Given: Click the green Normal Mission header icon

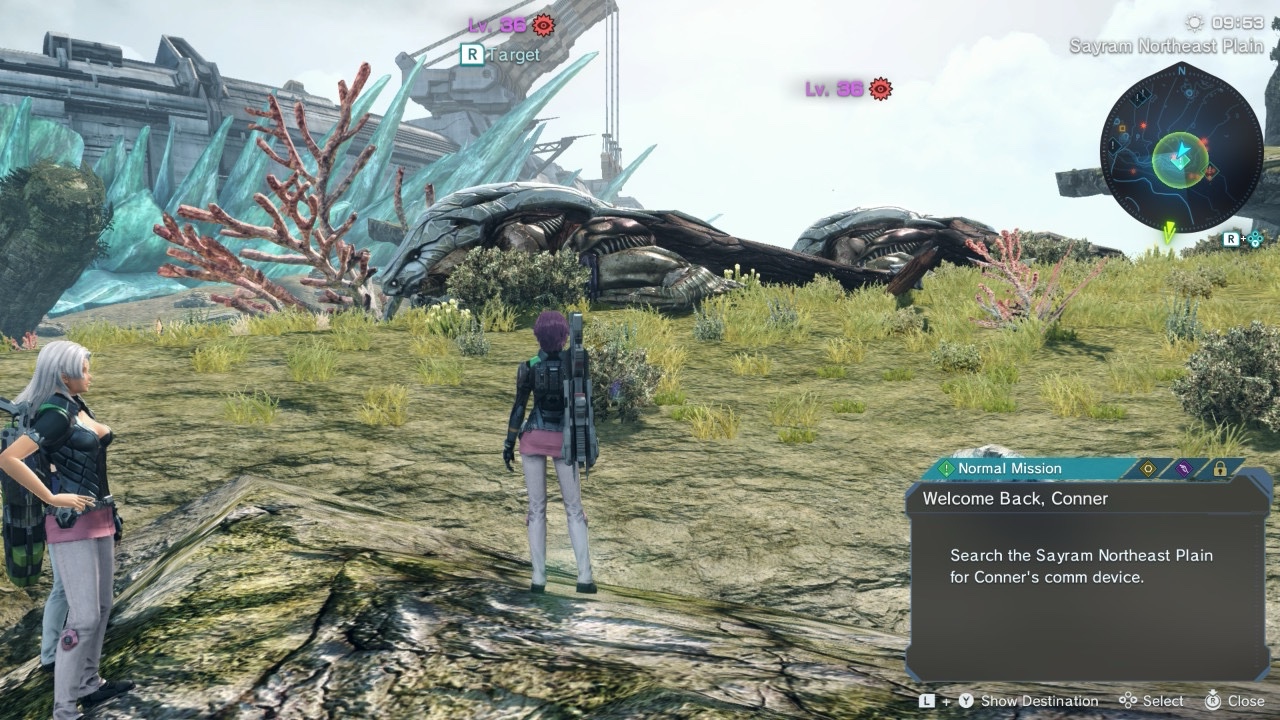Looking at the screenshot, I should pos(945,468).
